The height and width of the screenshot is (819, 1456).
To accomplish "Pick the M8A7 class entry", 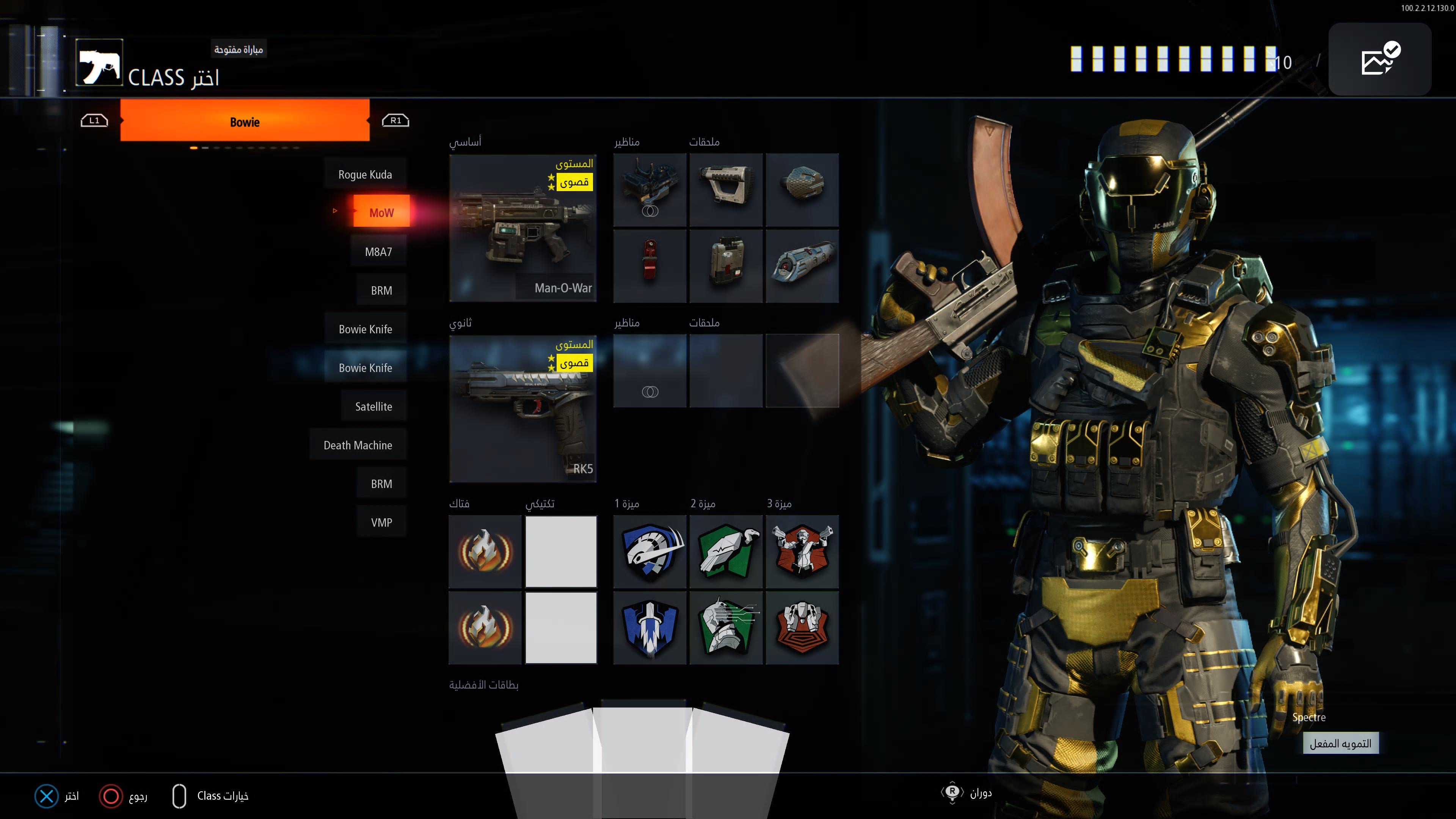I will pyautogui.click(x=378, y=251).
